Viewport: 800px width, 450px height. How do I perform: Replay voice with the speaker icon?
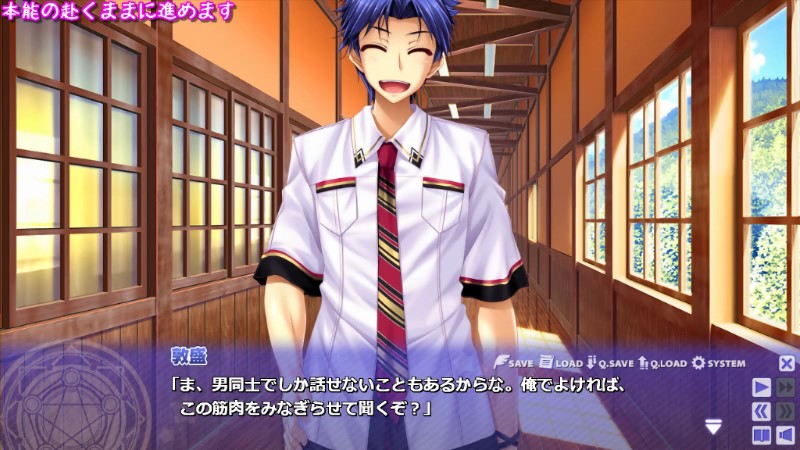tap(786, 435)
